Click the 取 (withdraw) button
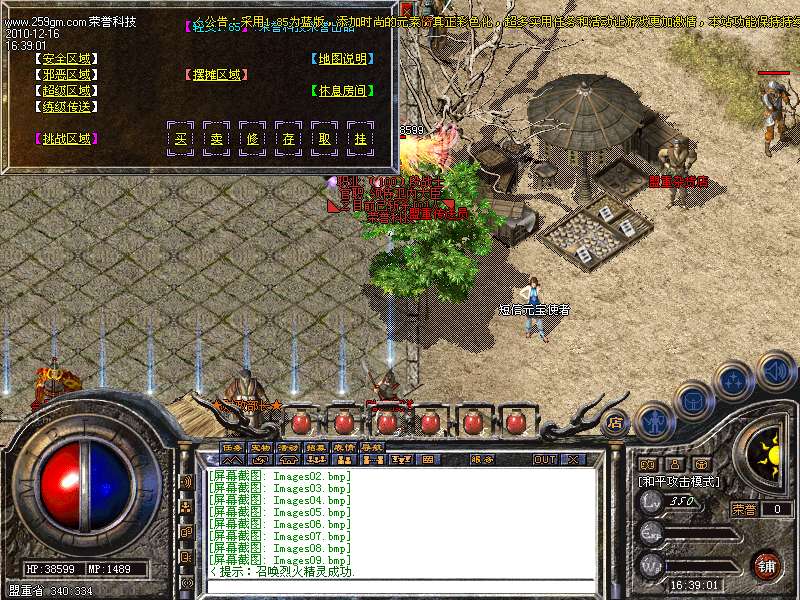 [324, 138]
